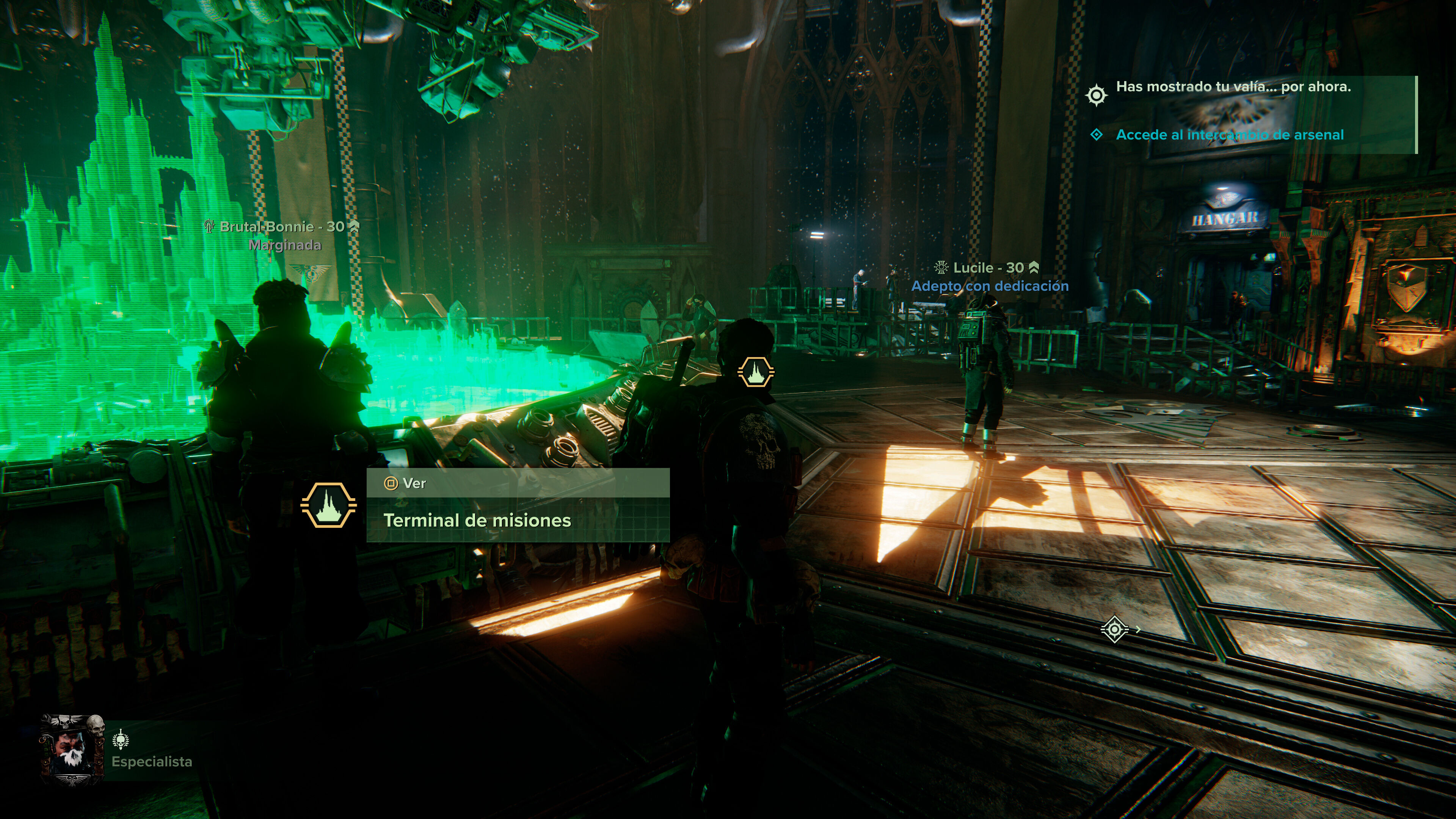Open the 'Accede al intercambio de arsenal' objective

1229,135
